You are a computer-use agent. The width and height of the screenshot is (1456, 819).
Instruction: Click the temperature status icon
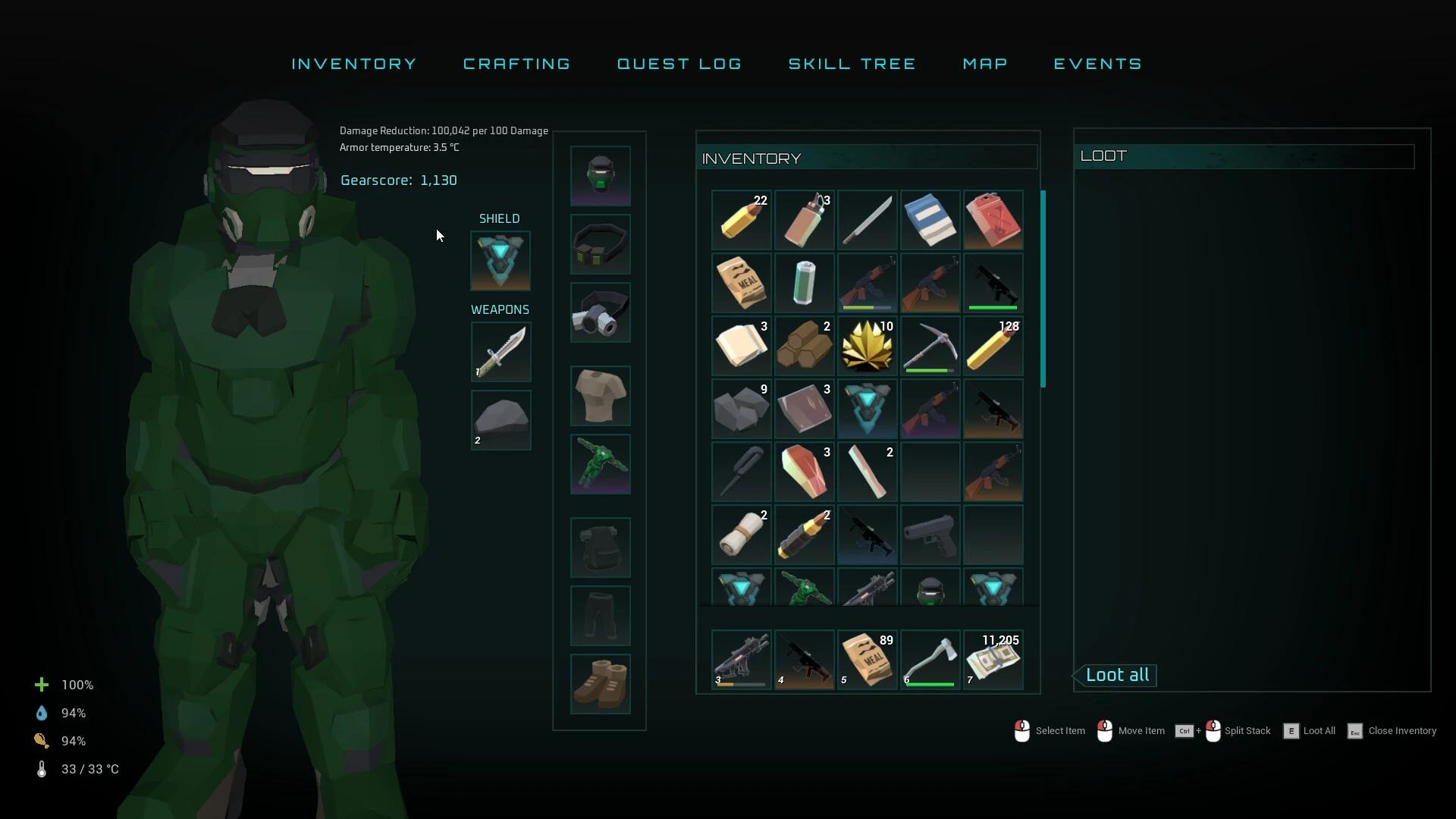pyautogui.click(x=41, y=769)
